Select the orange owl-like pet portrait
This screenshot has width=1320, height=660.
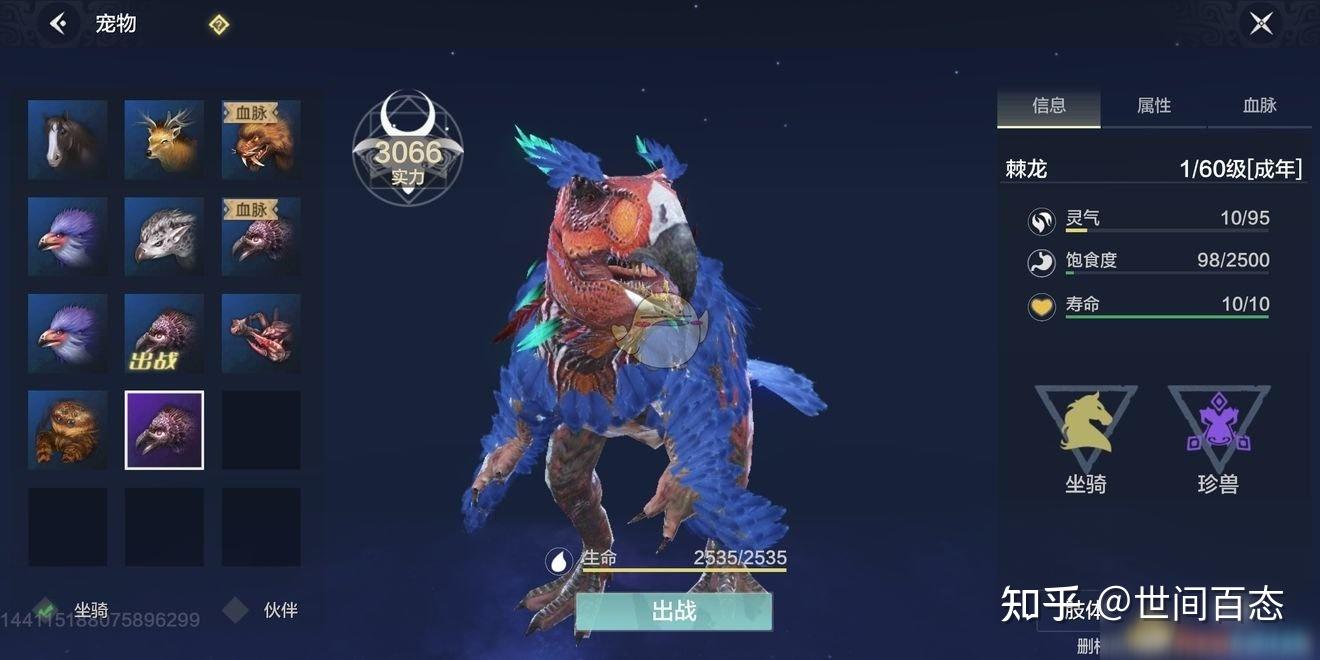click(67, 431)
